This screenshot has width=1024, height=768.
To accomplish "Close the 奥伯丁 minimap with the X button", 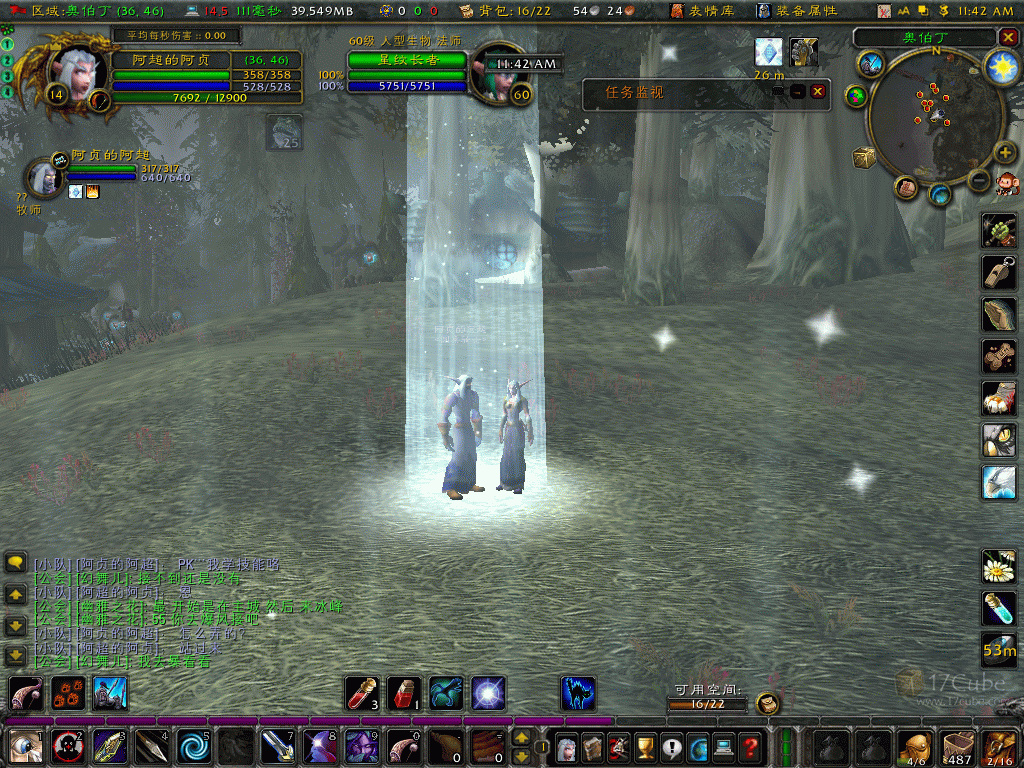I will click(x=1007, y=37).
